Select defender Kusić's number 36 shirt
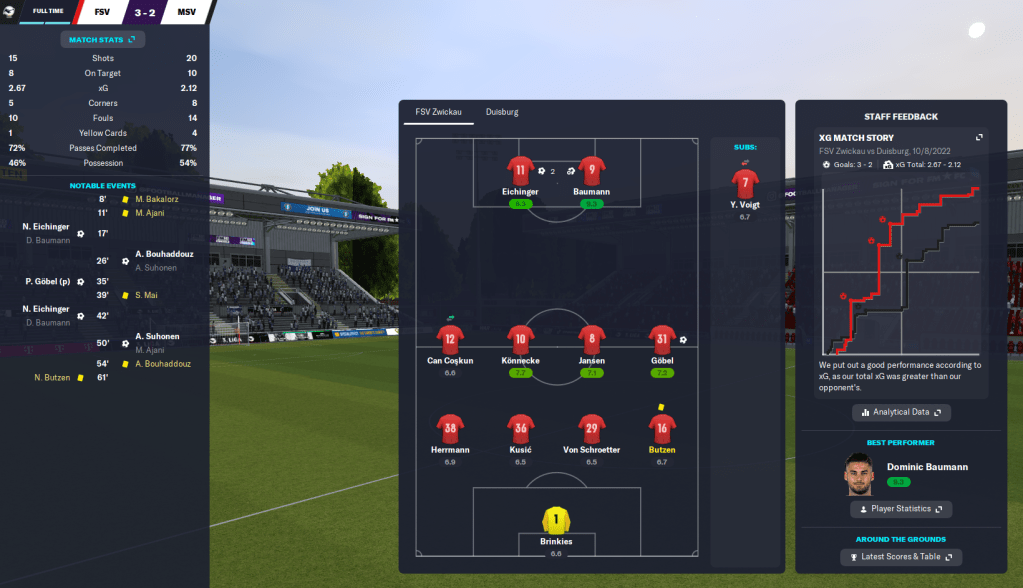Viewport: 1023px width, 588px height. tap(520, 428)
